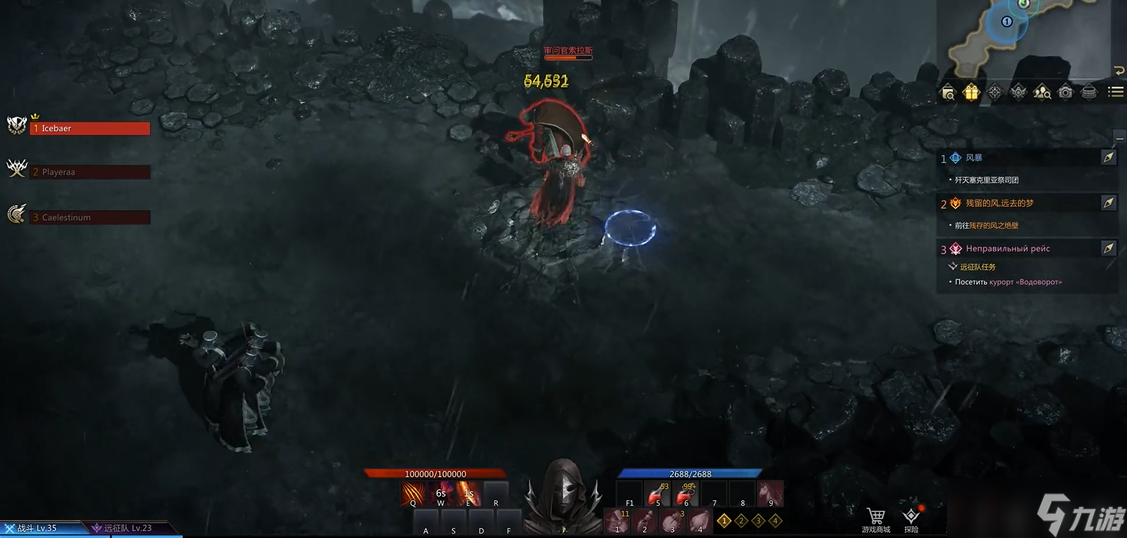This screenshot has height=538, width=1127.
Task: Summon the horse mount in slot 9
Action: click(770, 494)
